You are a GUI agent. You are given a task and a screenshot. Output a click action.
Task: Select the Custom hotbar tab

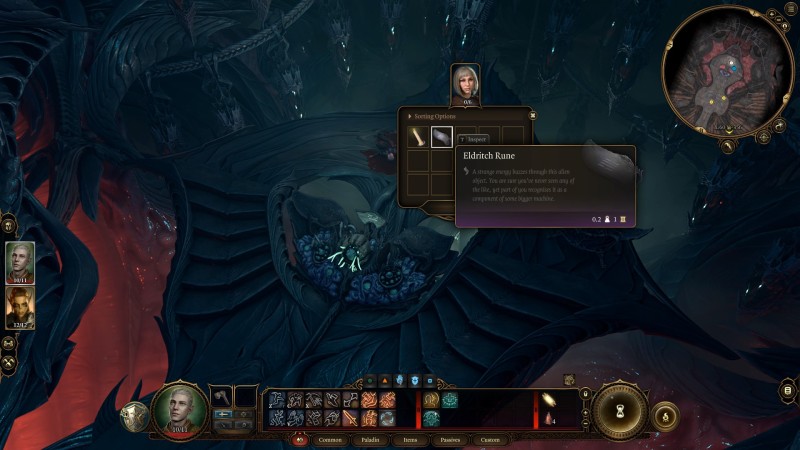pyautogui.click(x=491, y=439)
